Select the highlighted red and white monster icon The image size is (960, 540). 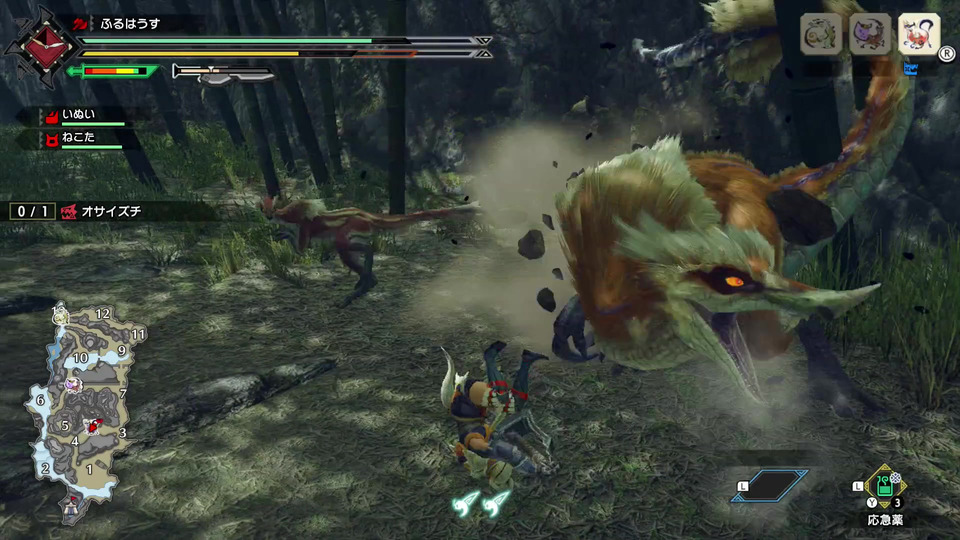[918, 35]
